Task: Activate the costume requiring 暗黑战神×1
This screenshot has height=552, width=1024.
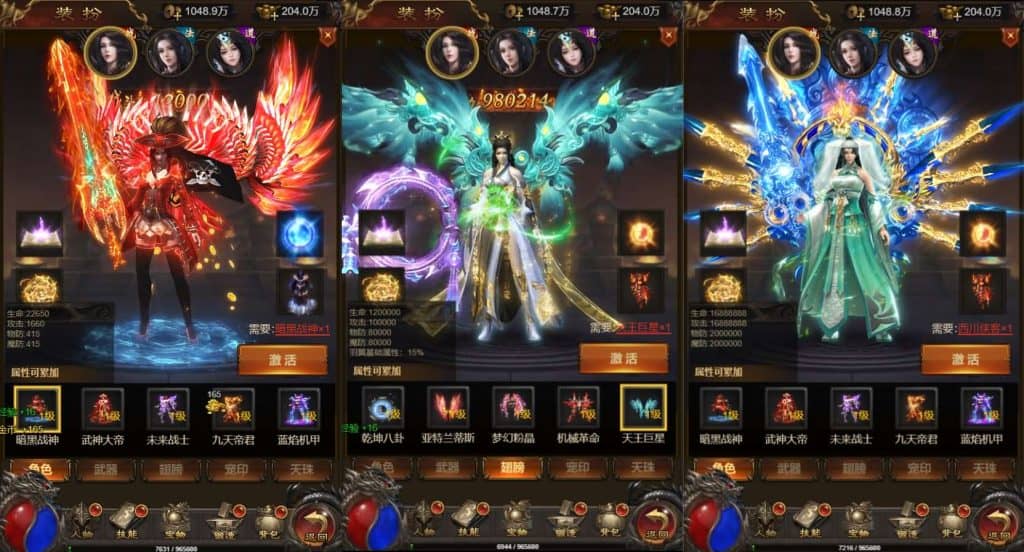Action: click(281, 358)
